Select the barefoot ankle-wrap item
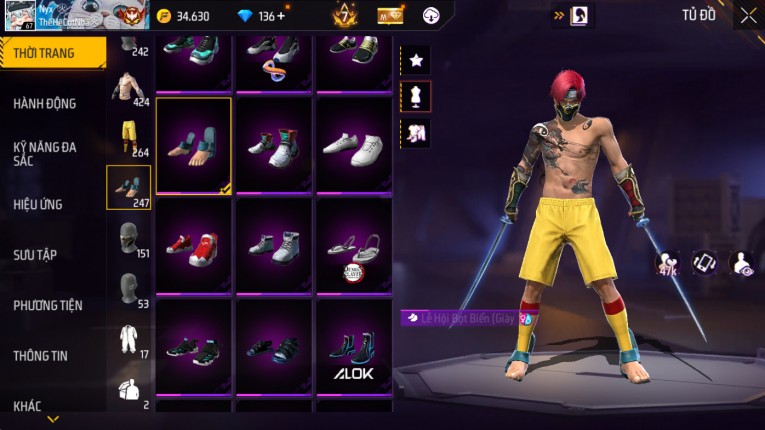Image resolution: width=765 pixels, height=430 pixels. pyautogui.click(x=194, y=144)
